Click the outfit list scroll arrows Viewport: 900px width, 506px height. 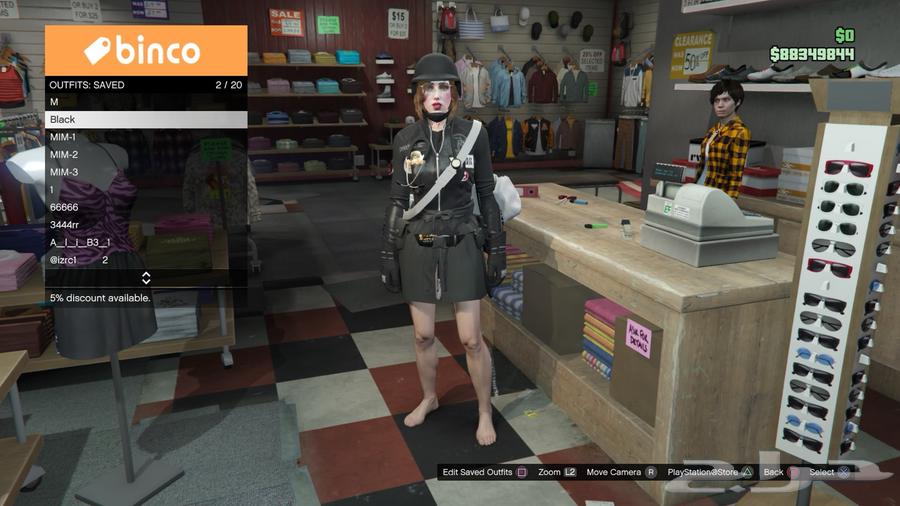point(146,278)
